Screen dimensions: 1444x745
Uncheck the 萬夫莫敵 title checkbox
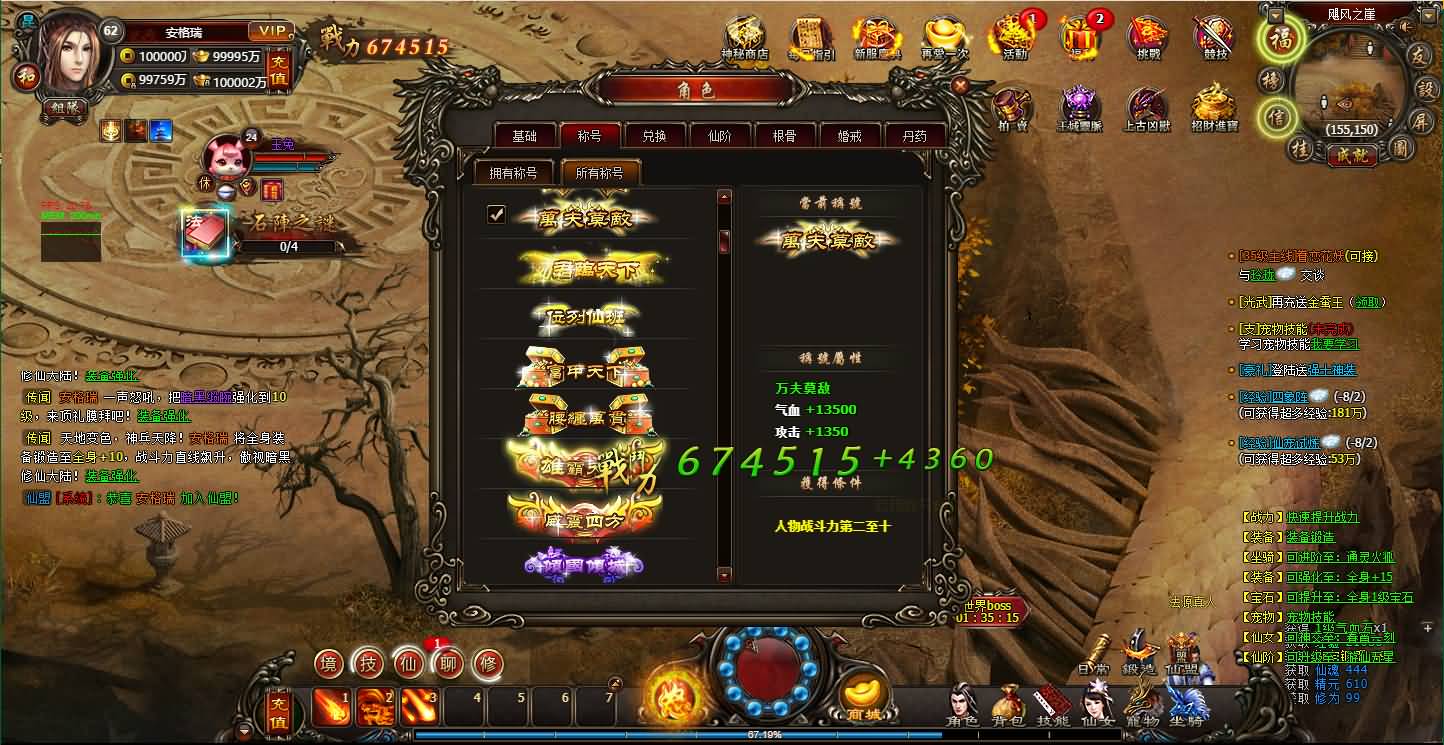coord(498,213)
